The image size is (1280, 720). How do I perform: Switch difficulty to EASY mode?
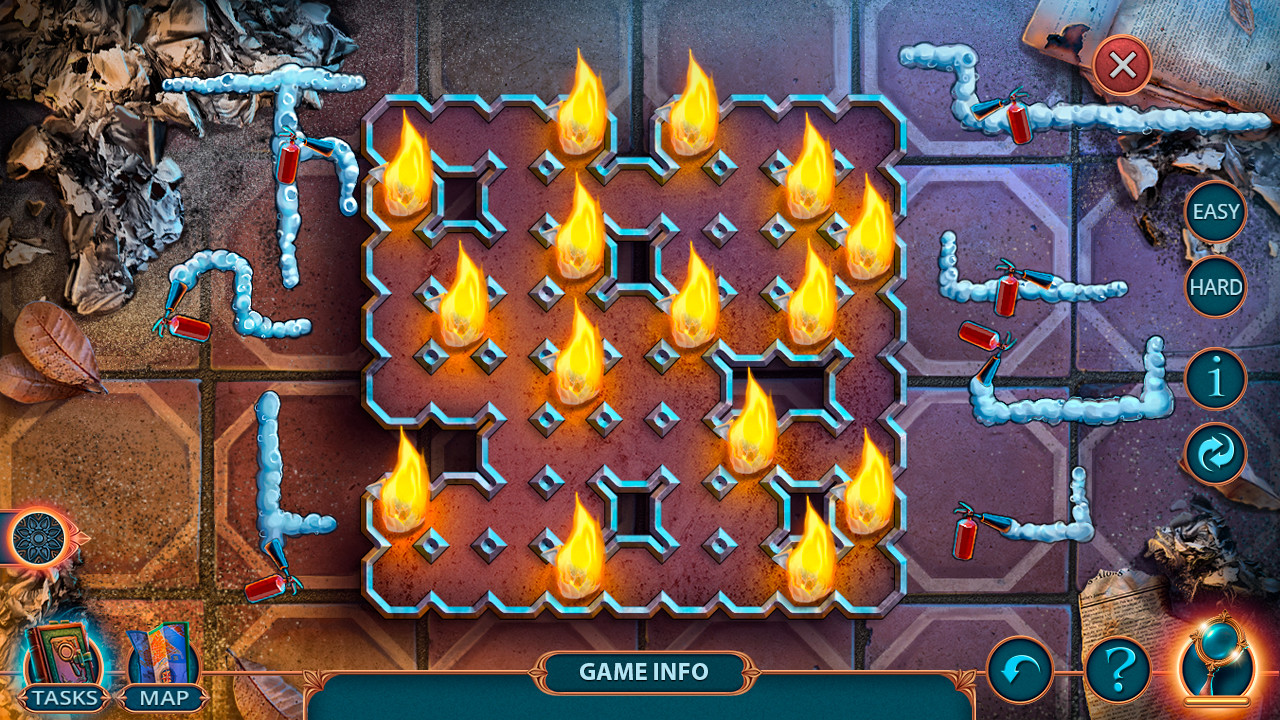pos(1214,212)
